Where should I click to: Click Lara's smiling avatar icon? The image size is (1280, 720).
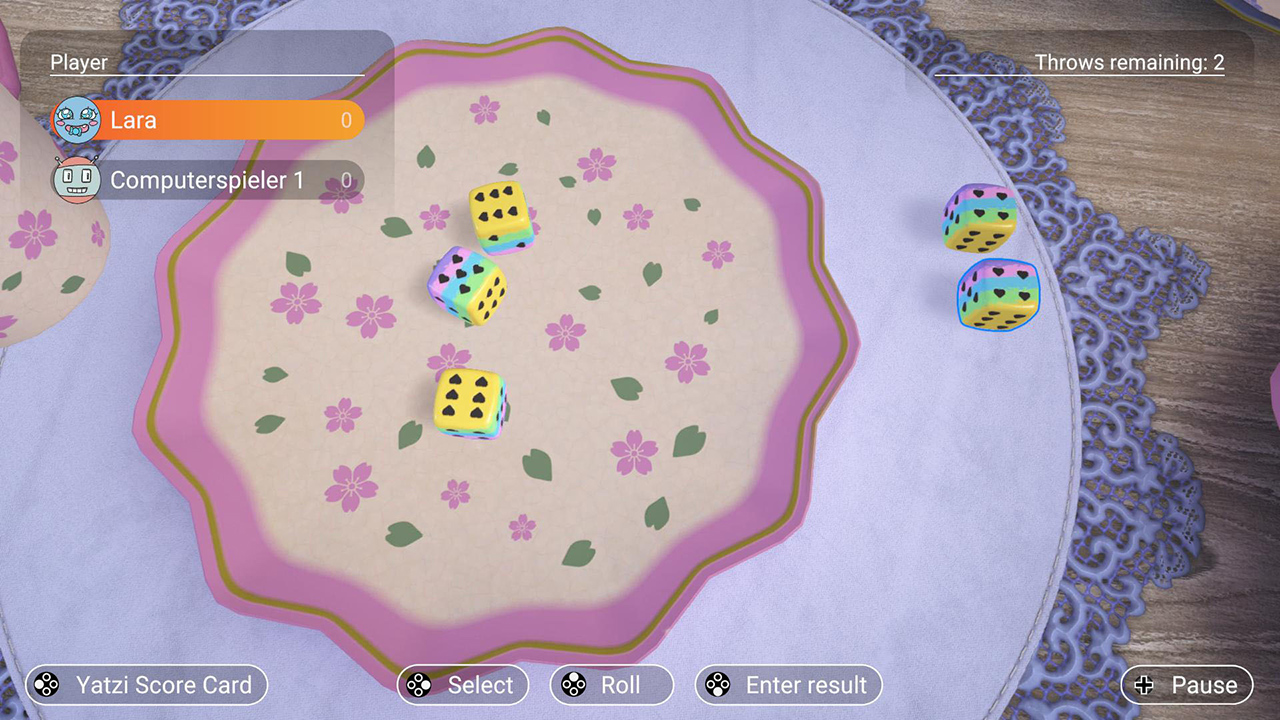(x=76, y=120)
